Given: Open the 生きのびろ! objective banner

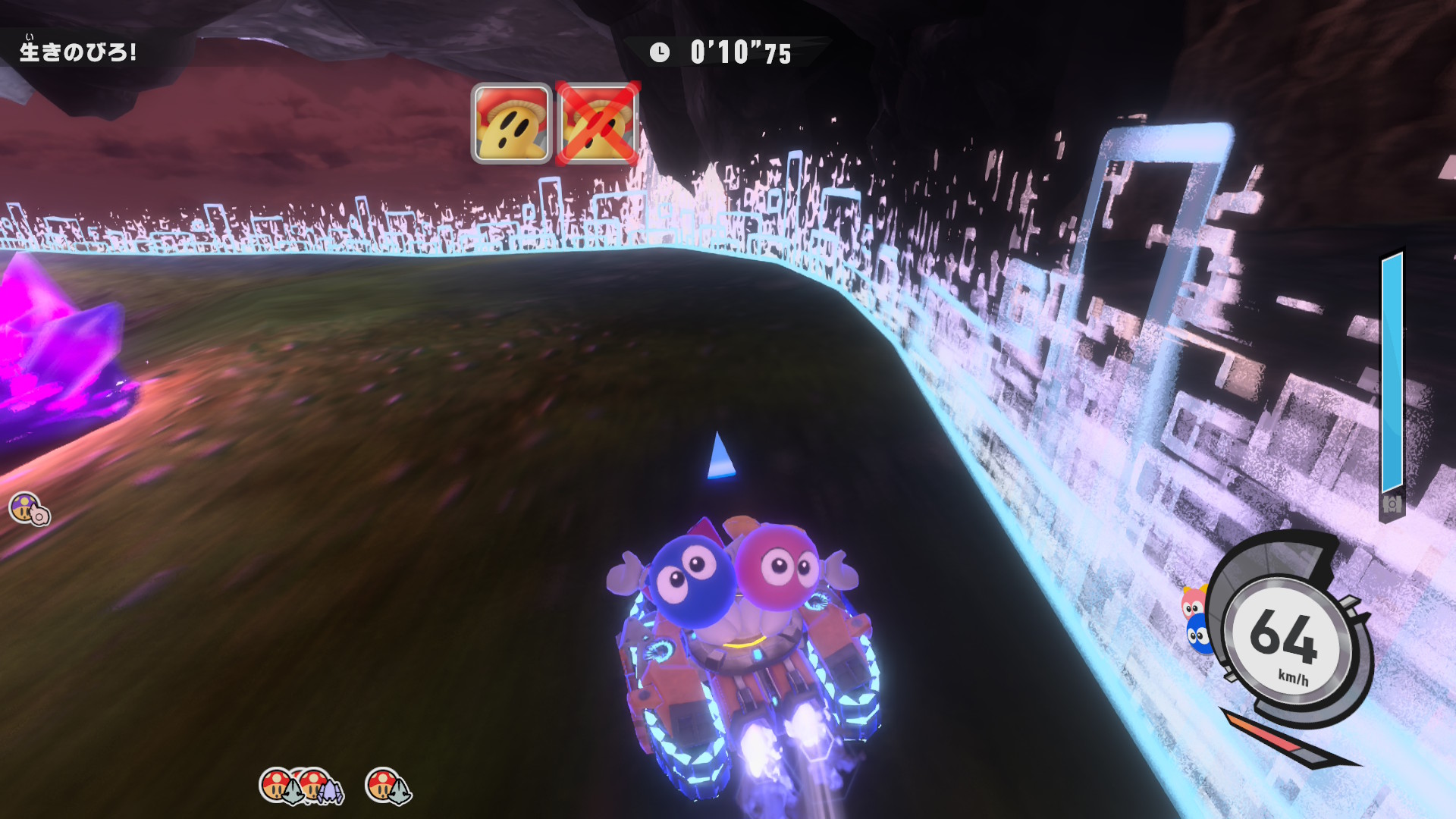Looking at the screenshot, I should (x=78, y=52).
